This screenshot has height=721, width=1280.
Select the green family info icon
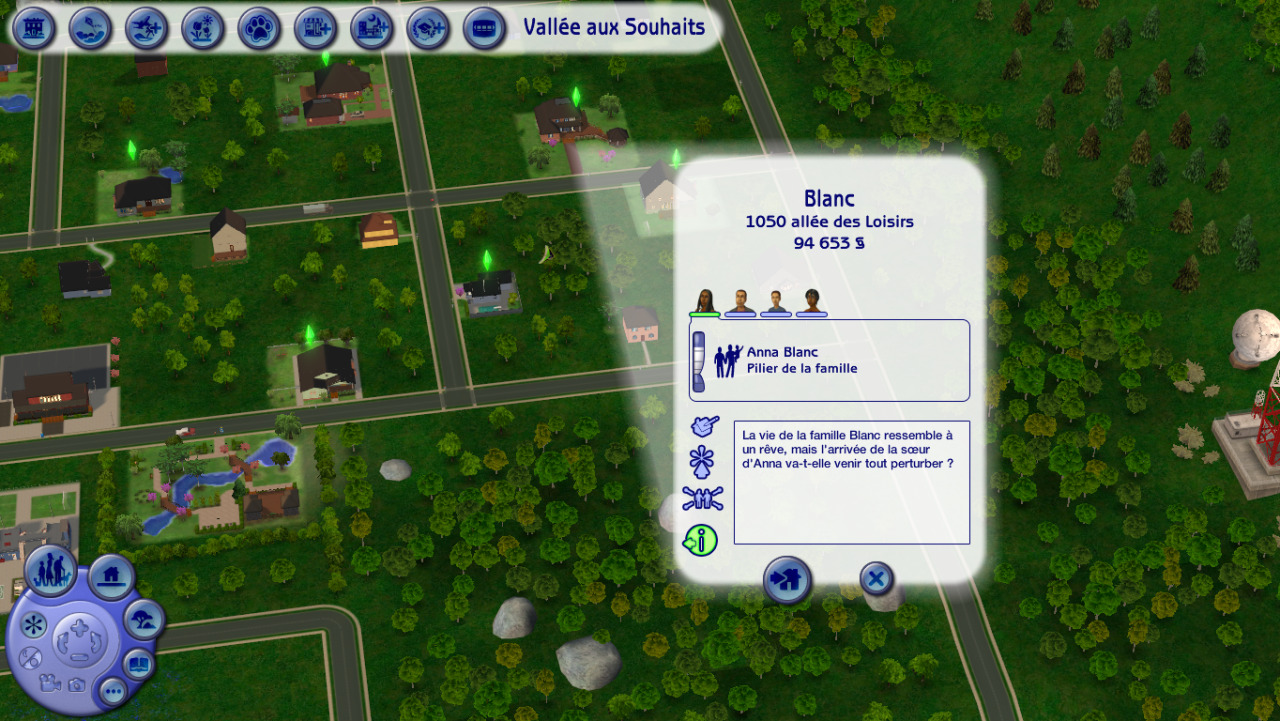pos(701,540)
